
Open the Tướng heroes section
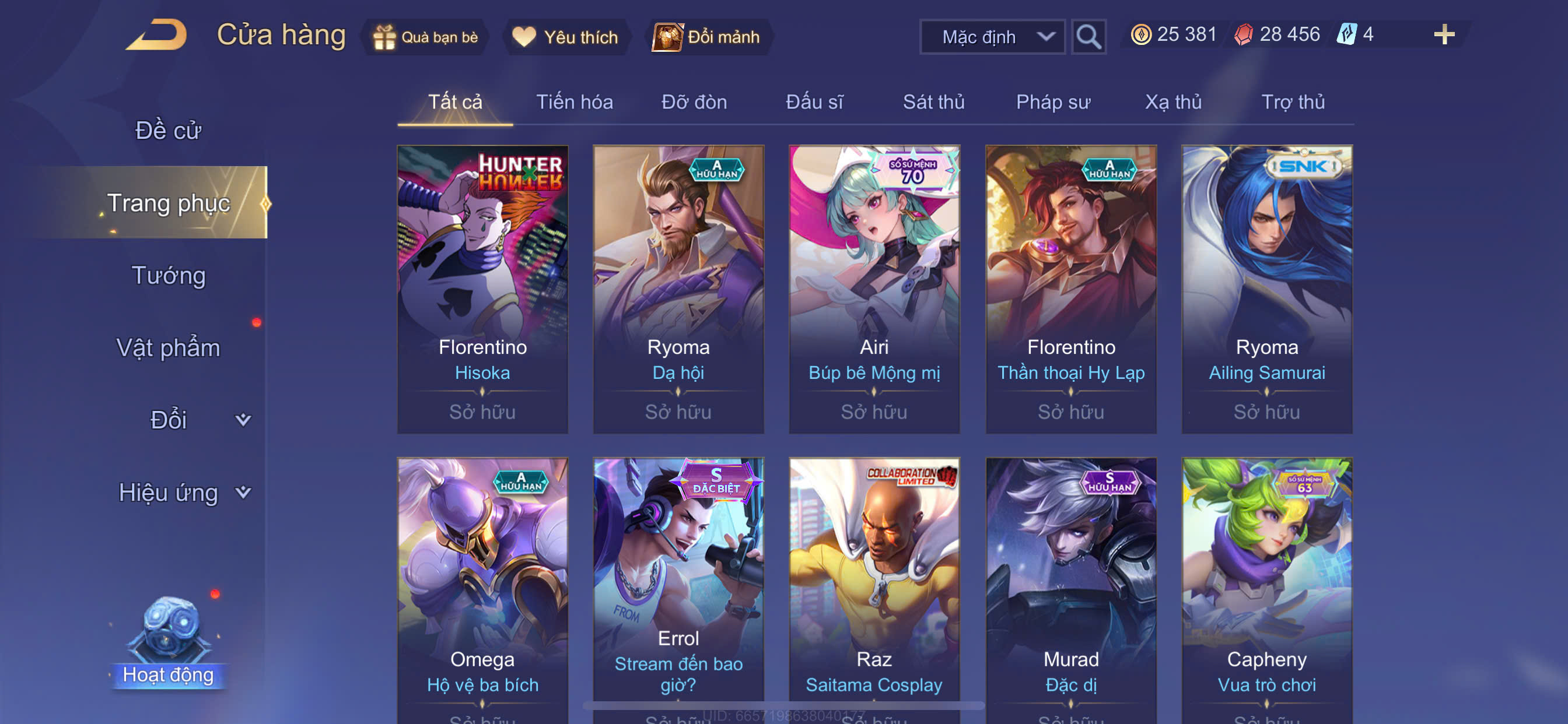(x=168, y=276)
